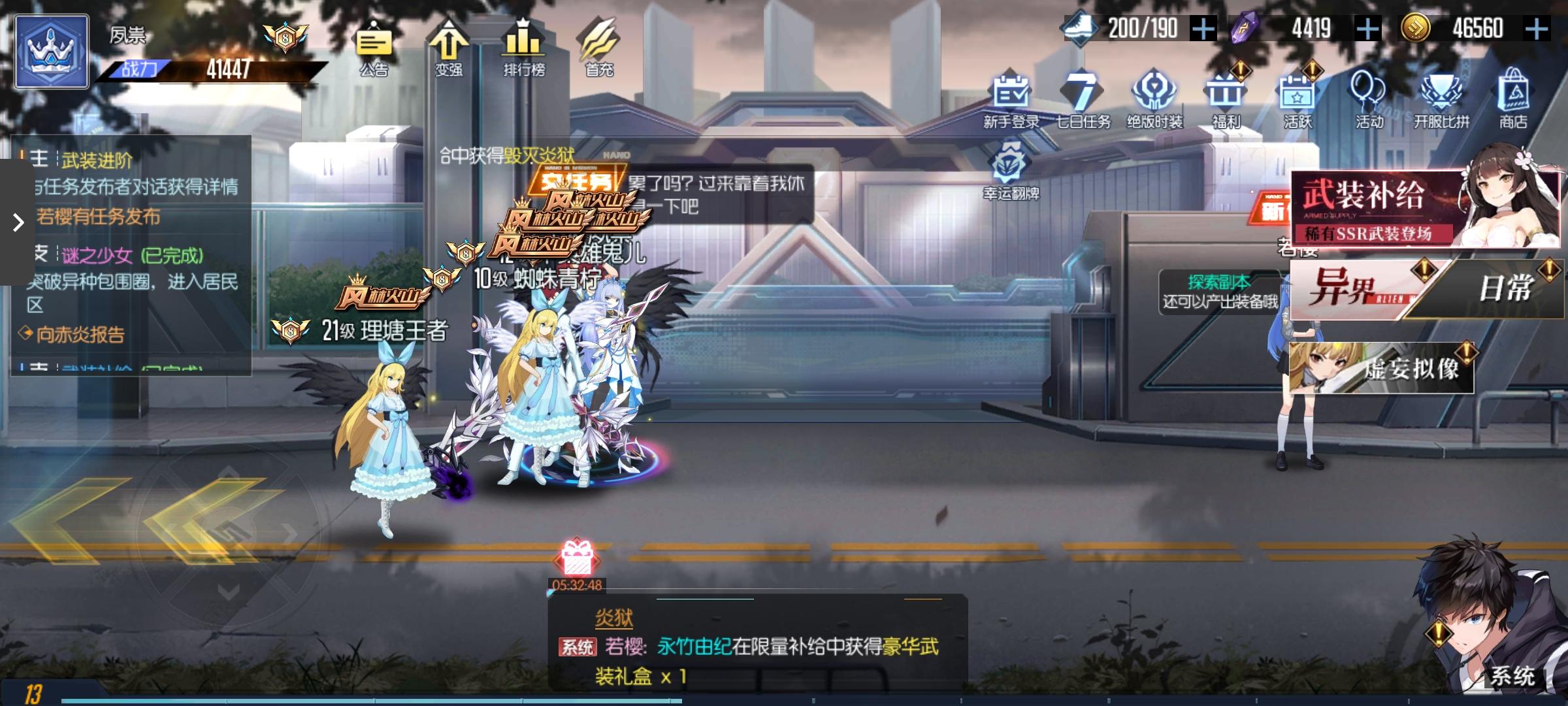
Task: Open the 商店 shop
Action: [1516, 98]
